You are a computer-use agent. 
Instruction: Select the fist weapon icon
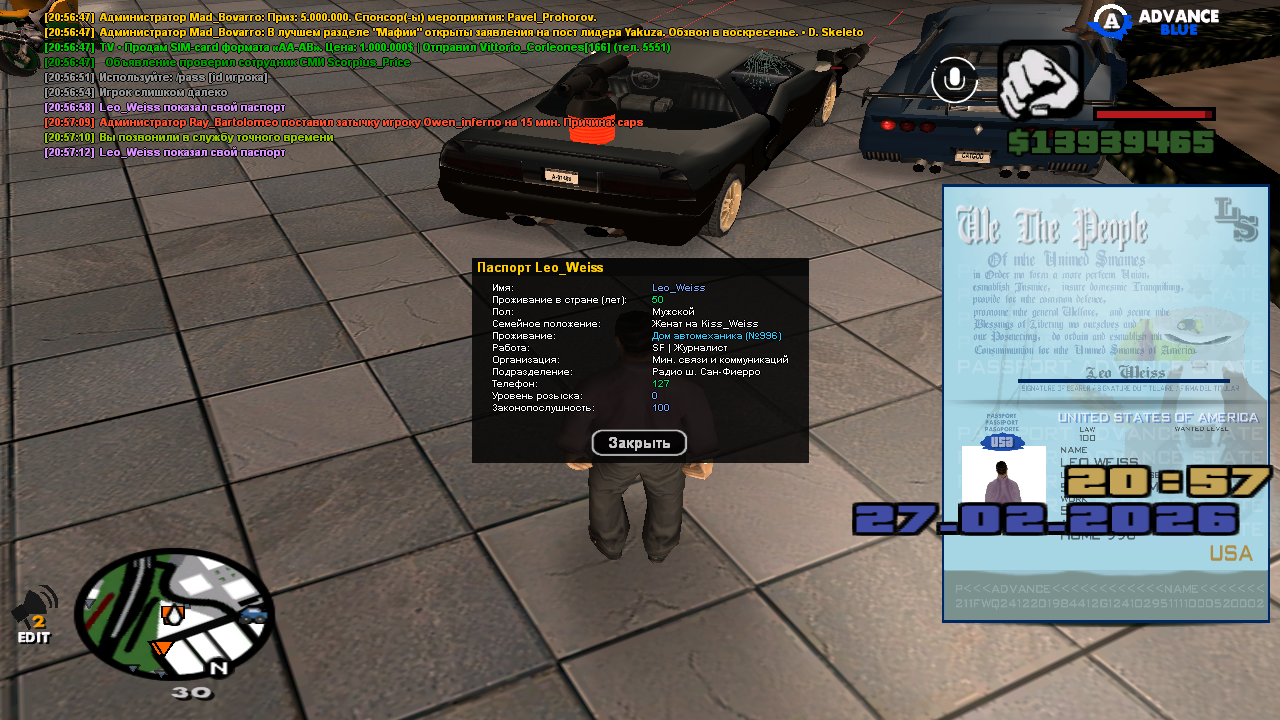tap(1039, 82)
